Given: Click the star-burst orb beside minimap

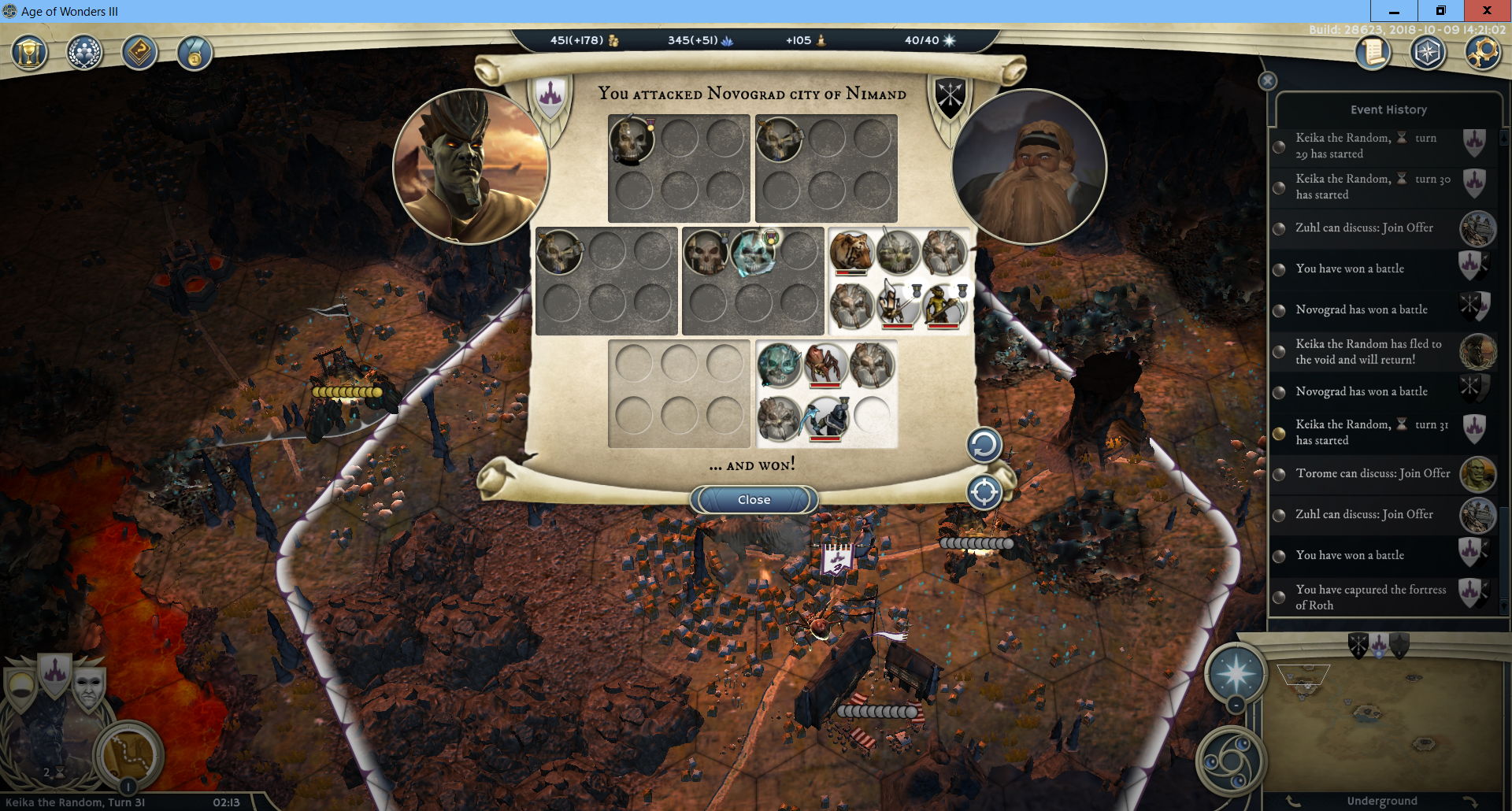Looking at the screenshot, I should click(x=1236, y=674).
